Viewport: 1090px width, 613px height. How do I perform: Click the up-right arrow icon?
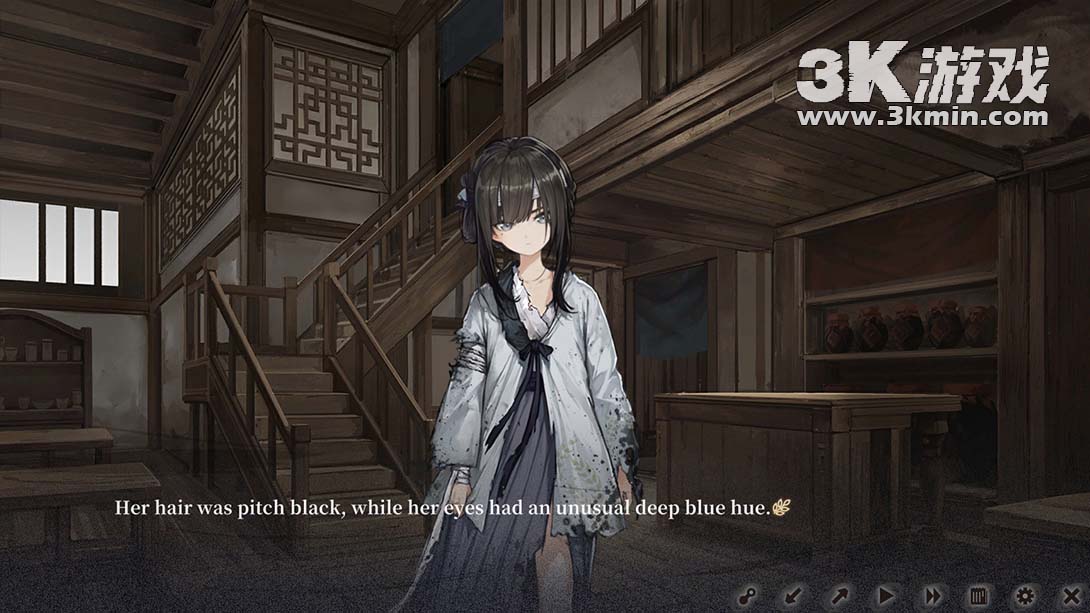pos(839,596)
